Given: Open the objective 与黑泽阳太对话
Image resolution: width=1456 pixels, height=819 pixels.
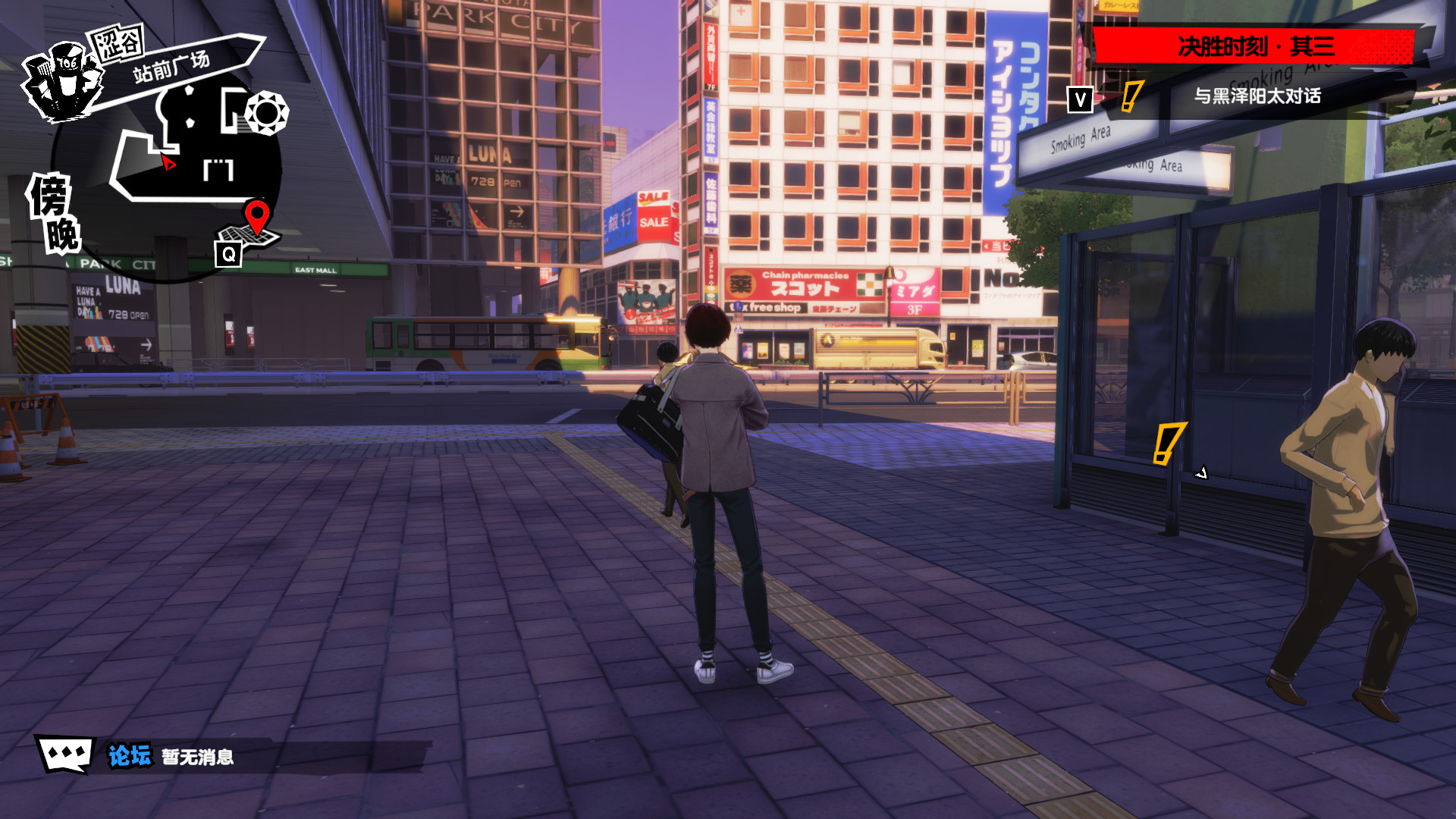Looking at the screenshot, I should pyautogui.click(x=1257, y=96).
